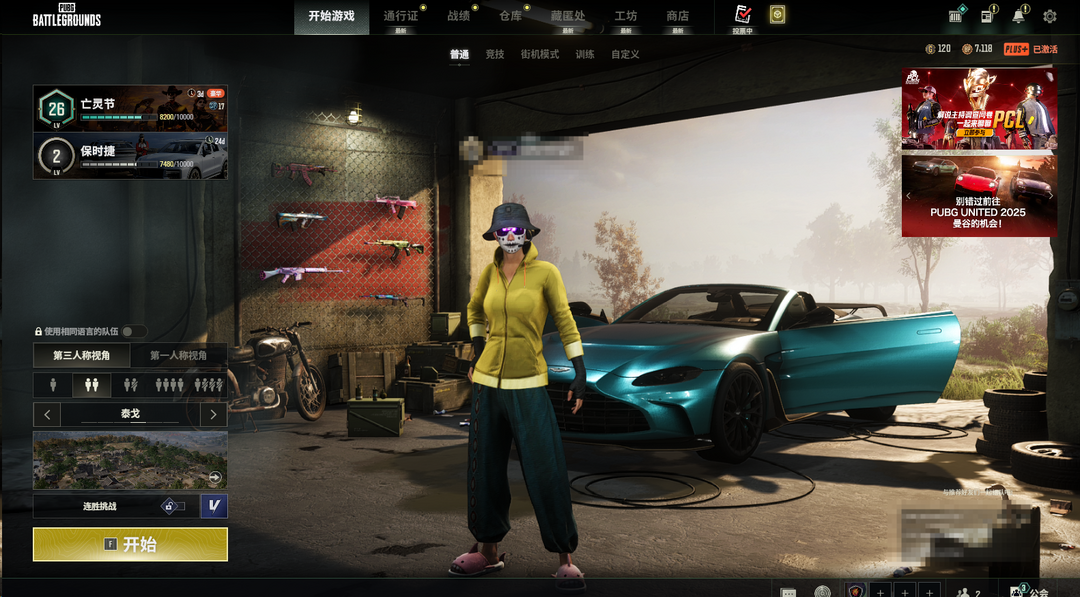Switch to the 竞技 ranked tab
The image size is (1080, 597).
coord(495,54)
